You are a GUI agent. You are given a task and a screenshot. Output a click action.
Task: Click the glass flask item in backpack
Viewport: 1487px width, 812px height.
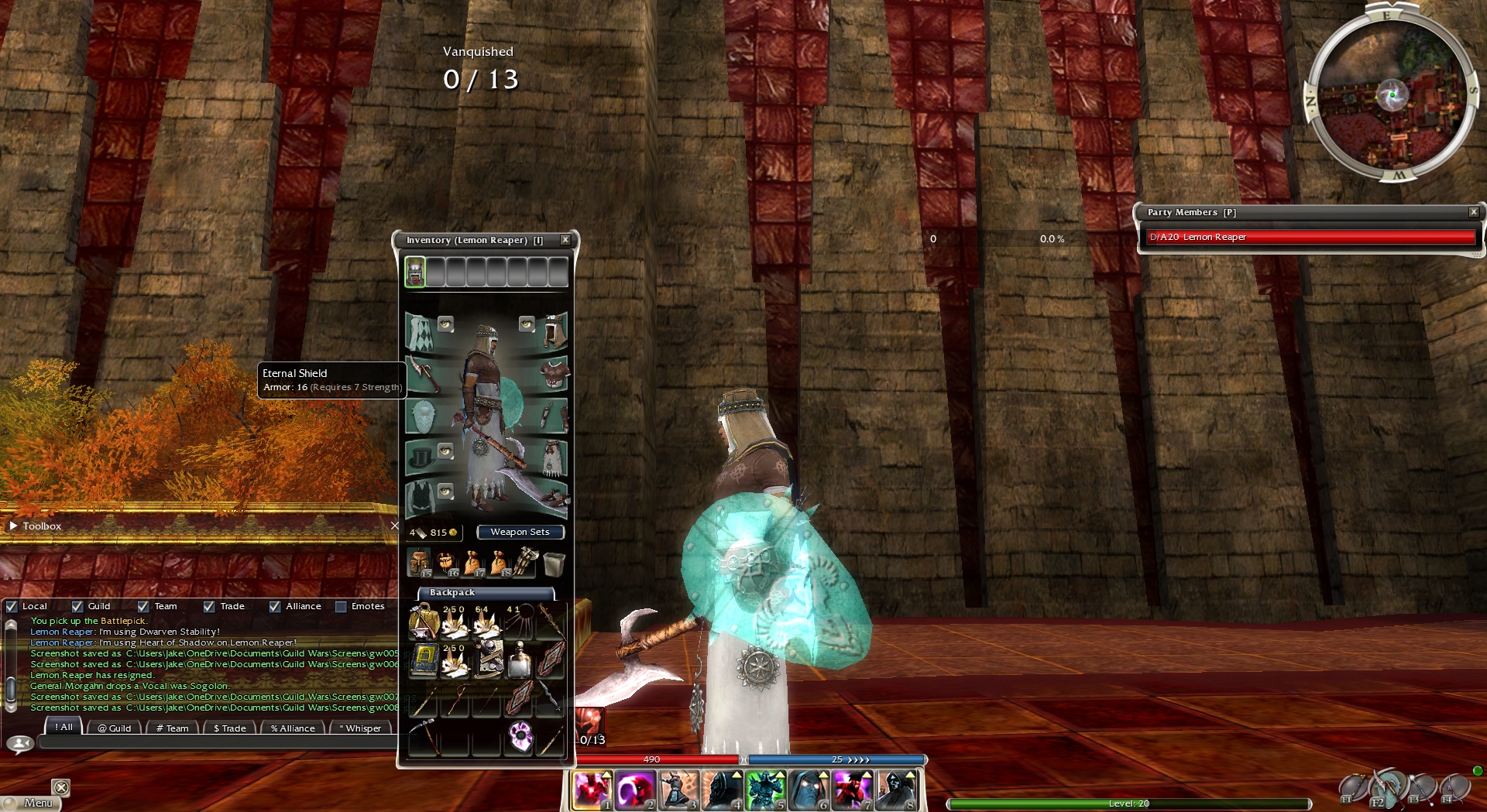[519, 660]
